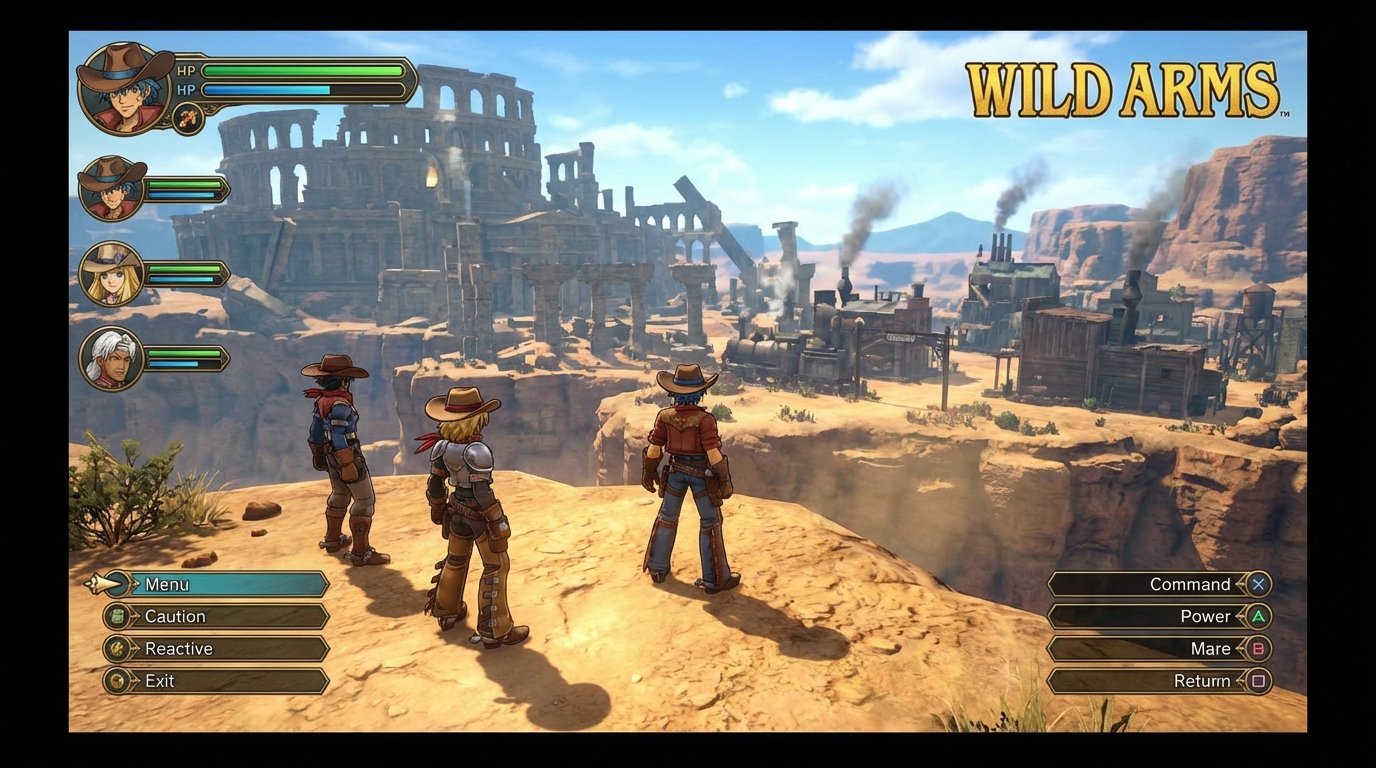The image size is (1376, 768).
Task: Select the Reactive option's circular icon
Action: (x=117, y=649)
